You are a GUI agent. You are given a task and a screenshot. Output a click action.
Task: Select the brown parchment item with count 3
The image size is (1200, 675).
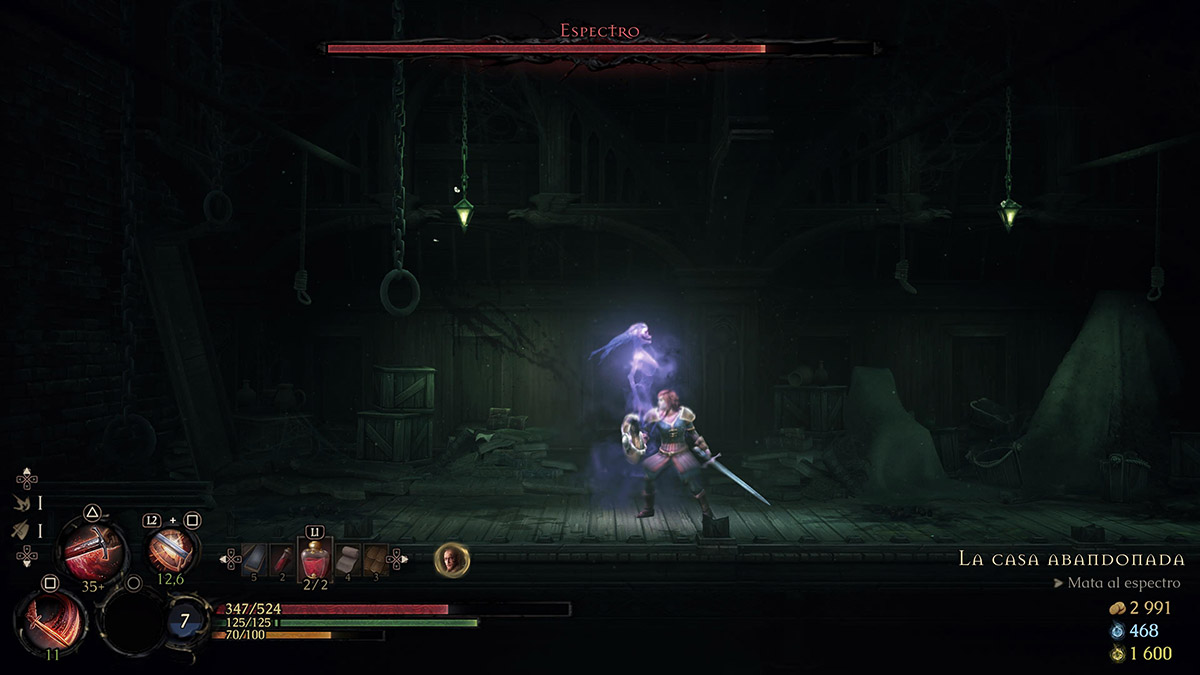pyautogui.click(x=375, y=559)
